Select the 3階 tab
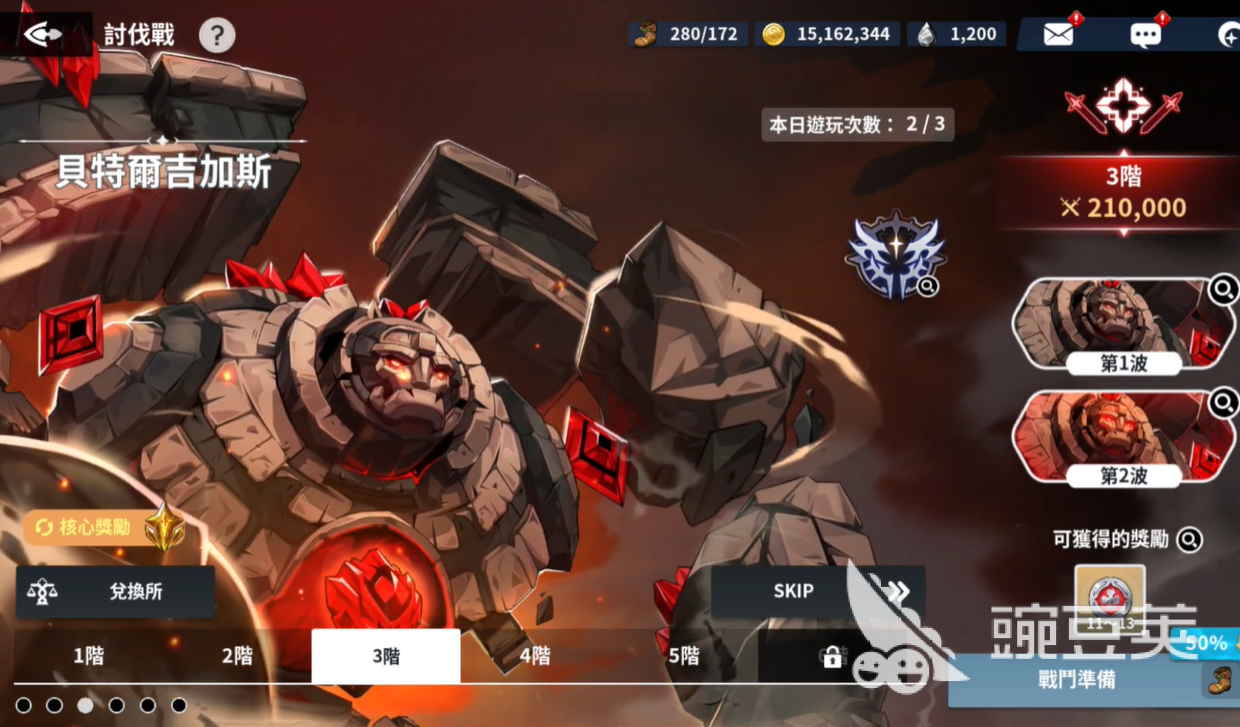This screenshot has height=727, width=1240. 386,656
